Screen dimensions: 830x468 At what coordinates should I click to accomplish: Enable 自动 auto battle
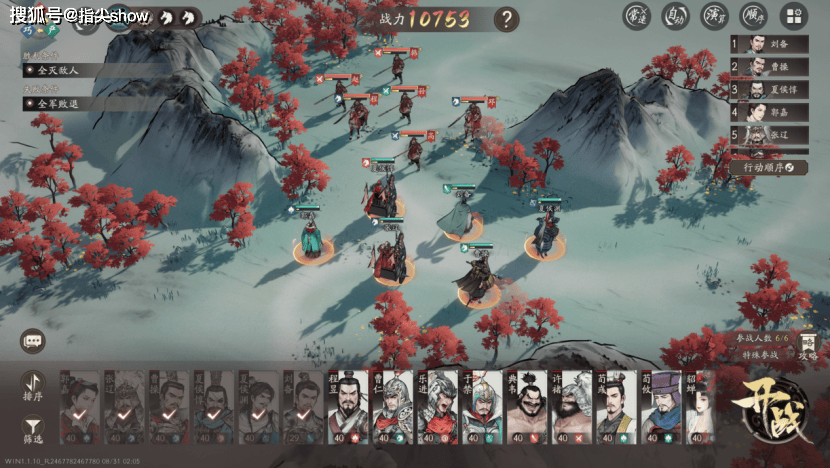pos(676,16)
